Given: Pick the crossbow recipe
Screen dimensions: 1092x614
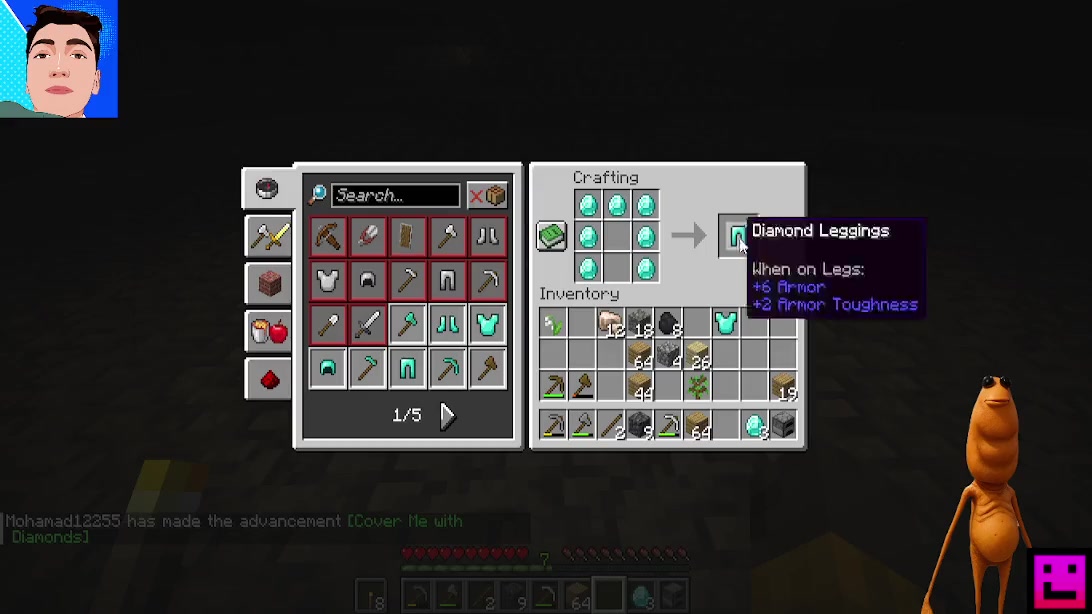Looking at the screenshot, I should 328,236.
